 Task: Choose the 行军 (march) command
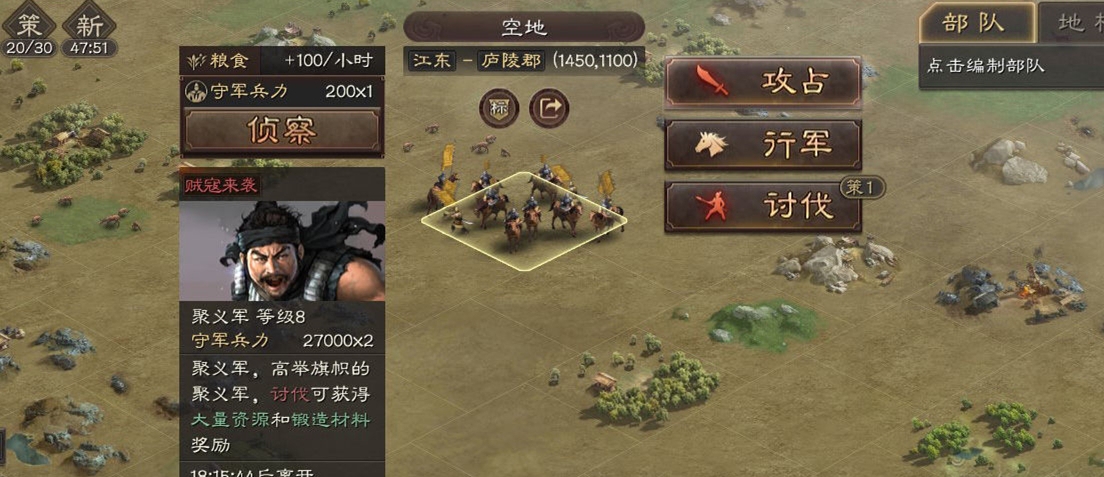(762, 145)
